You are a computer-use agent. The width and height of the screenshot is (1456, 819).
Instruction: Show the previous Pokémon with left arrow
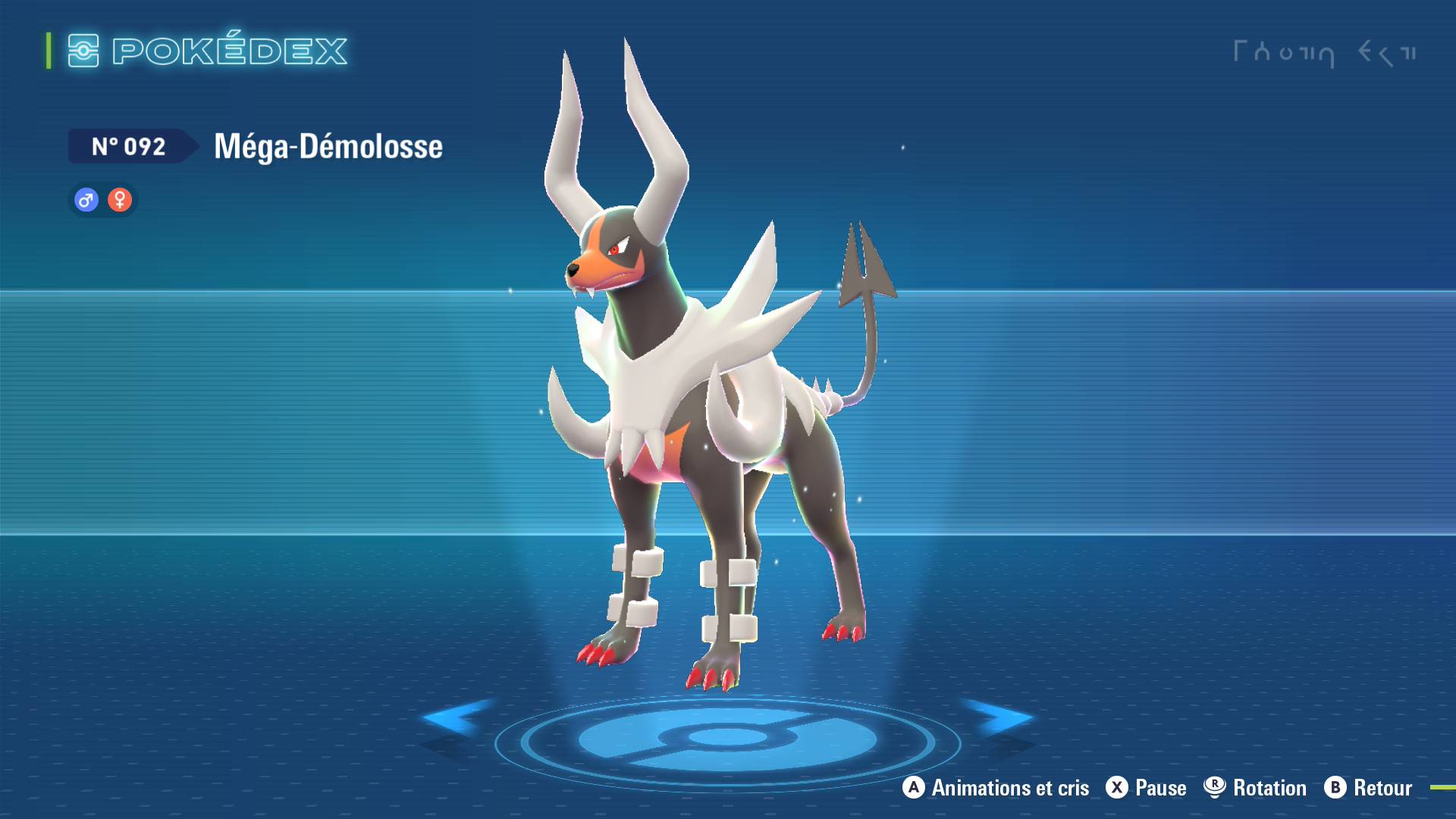[457, 717]
